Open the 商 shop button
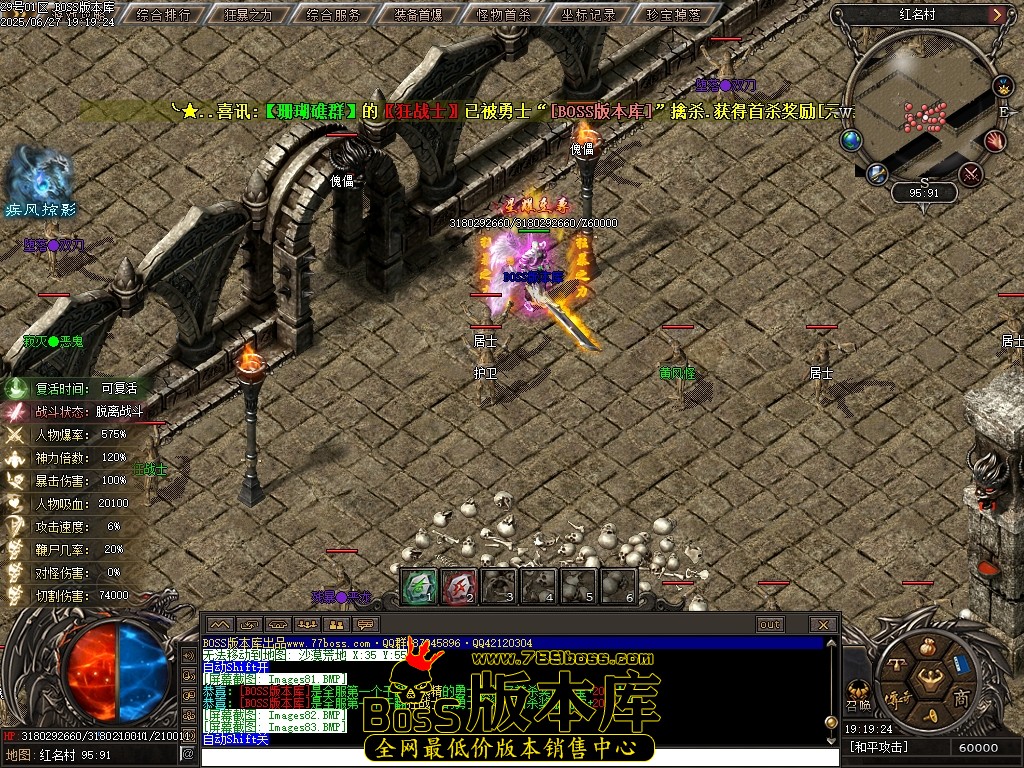The height and width of the screenshot is (768, 1024). coord(961,697)
